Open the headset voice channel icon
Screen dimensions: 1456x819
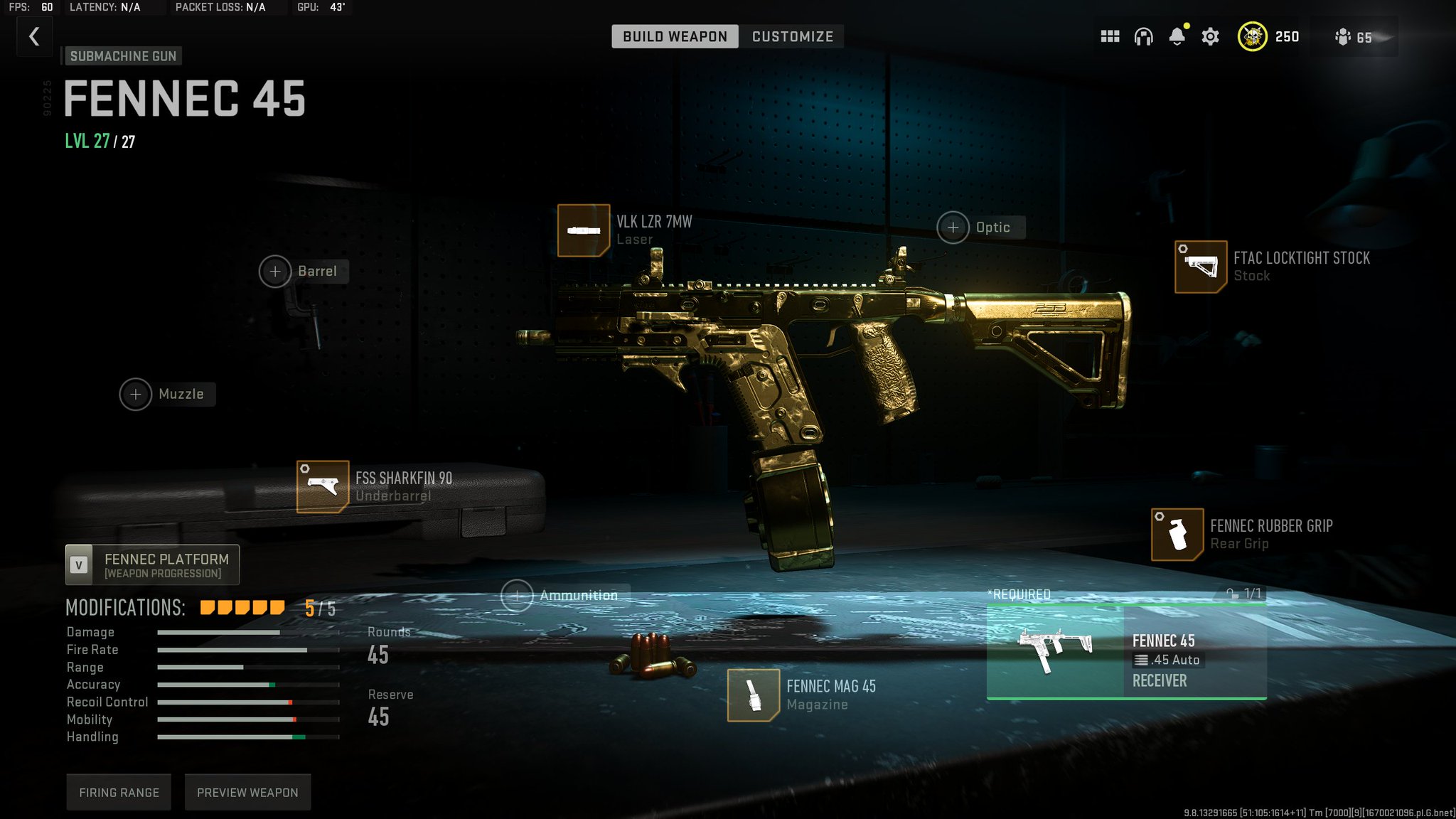pyautogui.click(x=1143, y=36)
